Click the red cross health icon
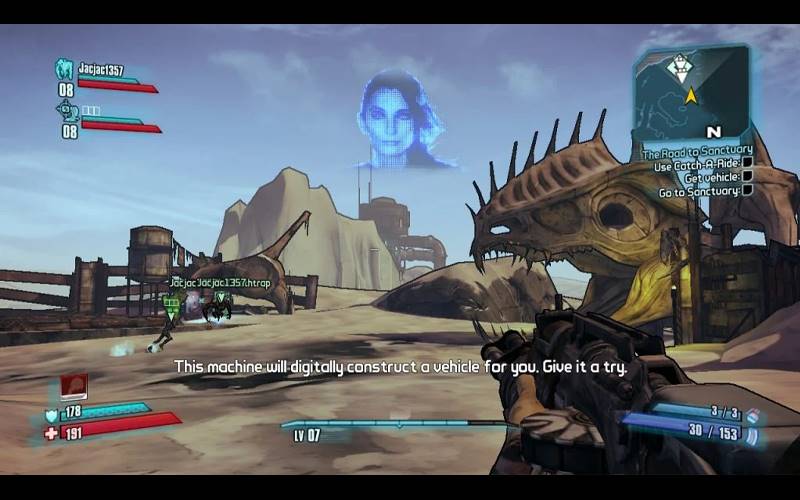The image size is (800, 500). pos(51,433)
